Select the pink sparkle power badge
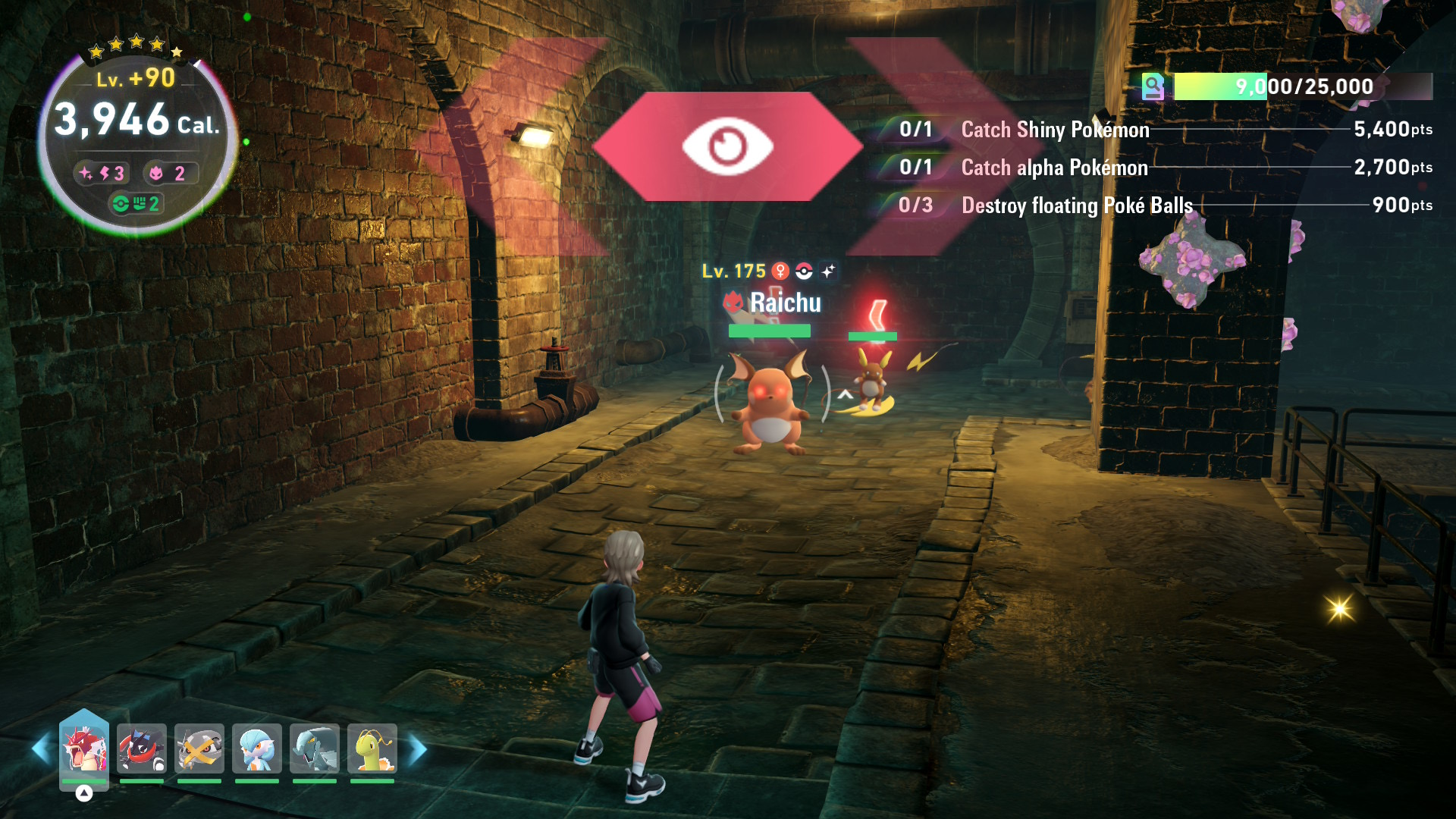1456x819 pixels. pos(102,174)
